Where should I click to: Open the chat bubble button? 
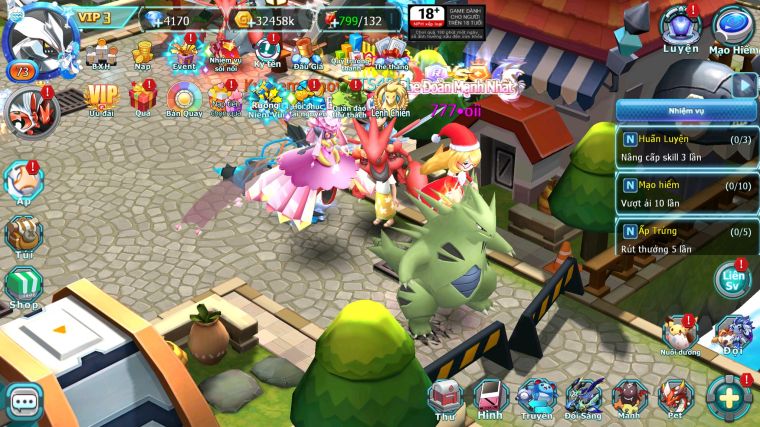coord(23,402)
